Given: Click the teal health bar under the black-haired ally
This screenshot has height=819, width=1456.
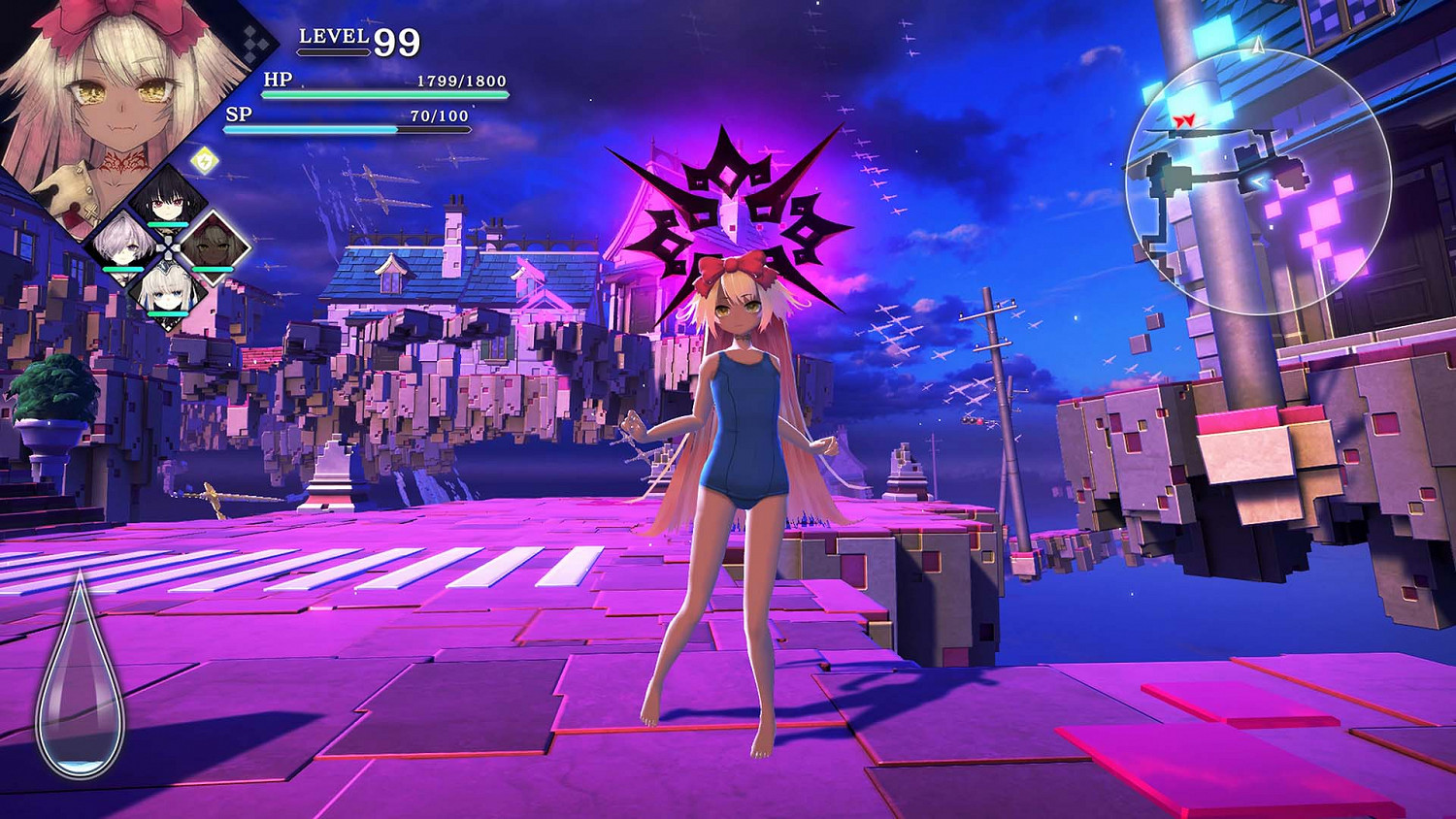Looking at the screenshot, I should click(x=167, y=224).
